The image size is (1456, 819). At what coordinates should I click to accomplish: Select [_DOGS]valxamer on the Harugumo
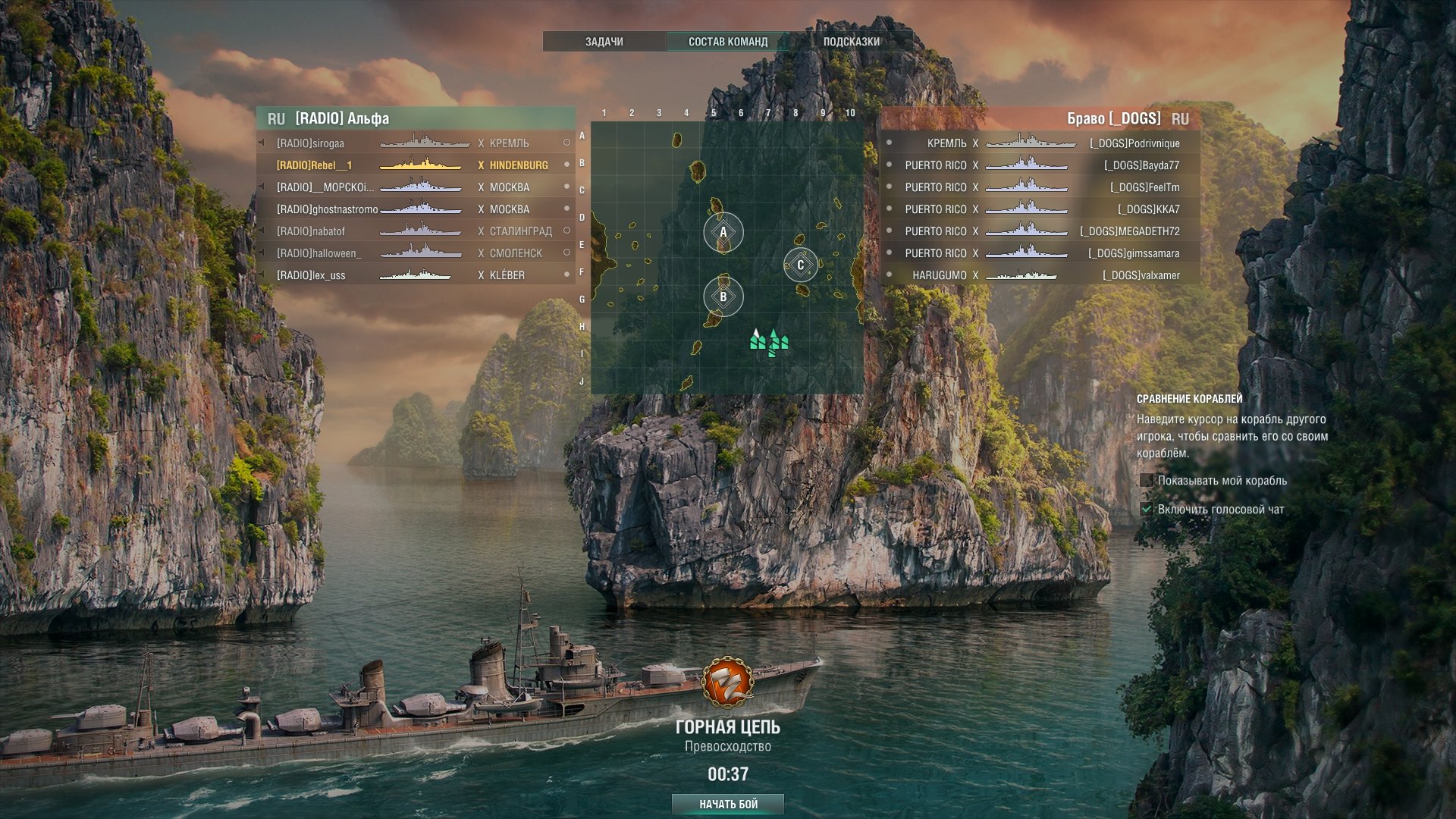click(1039, 275)
